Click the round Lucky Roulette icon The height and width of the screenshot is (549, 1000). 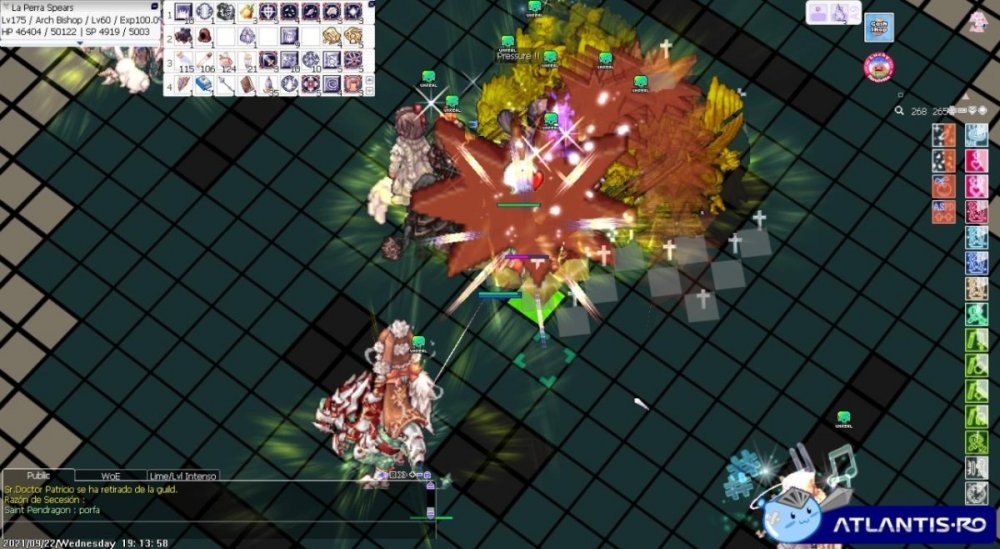pyautogui.click(x=879, y=67)
